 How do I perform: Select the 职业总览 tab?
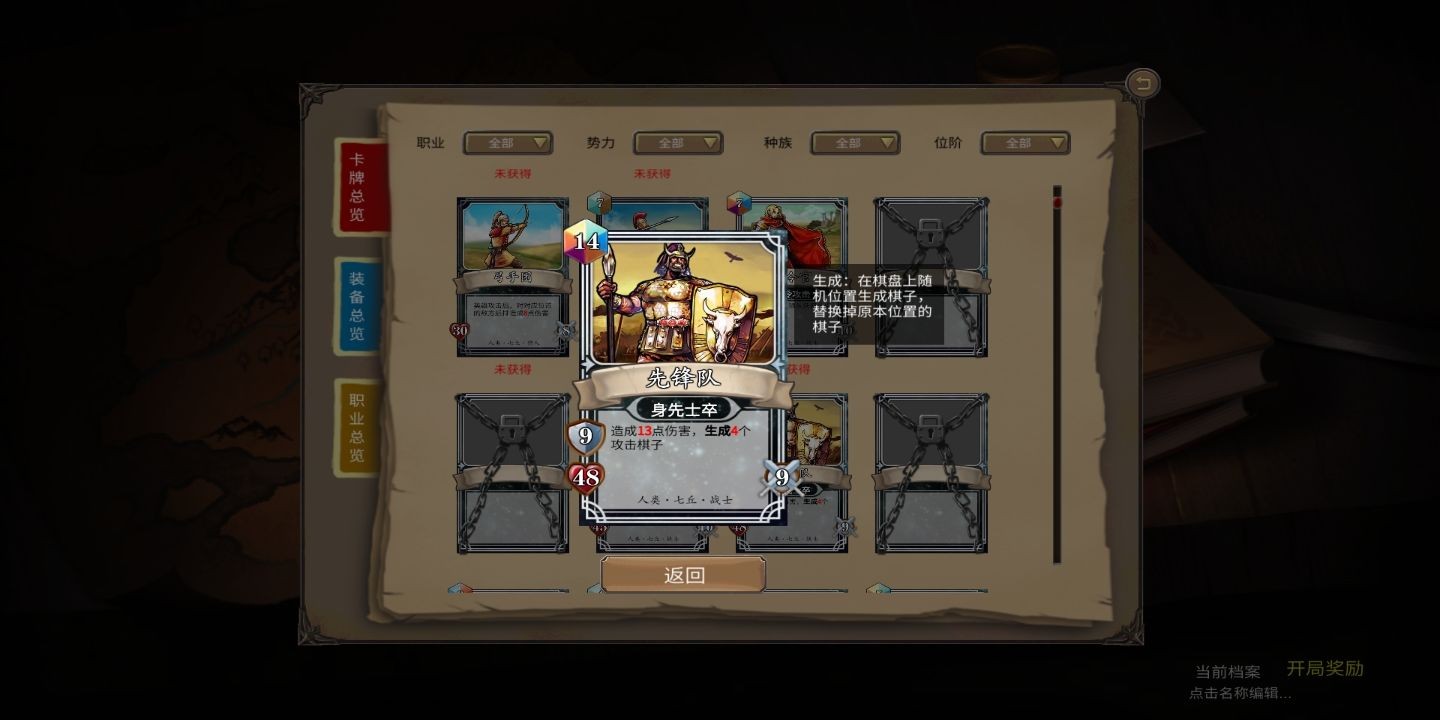click(357, 427)
